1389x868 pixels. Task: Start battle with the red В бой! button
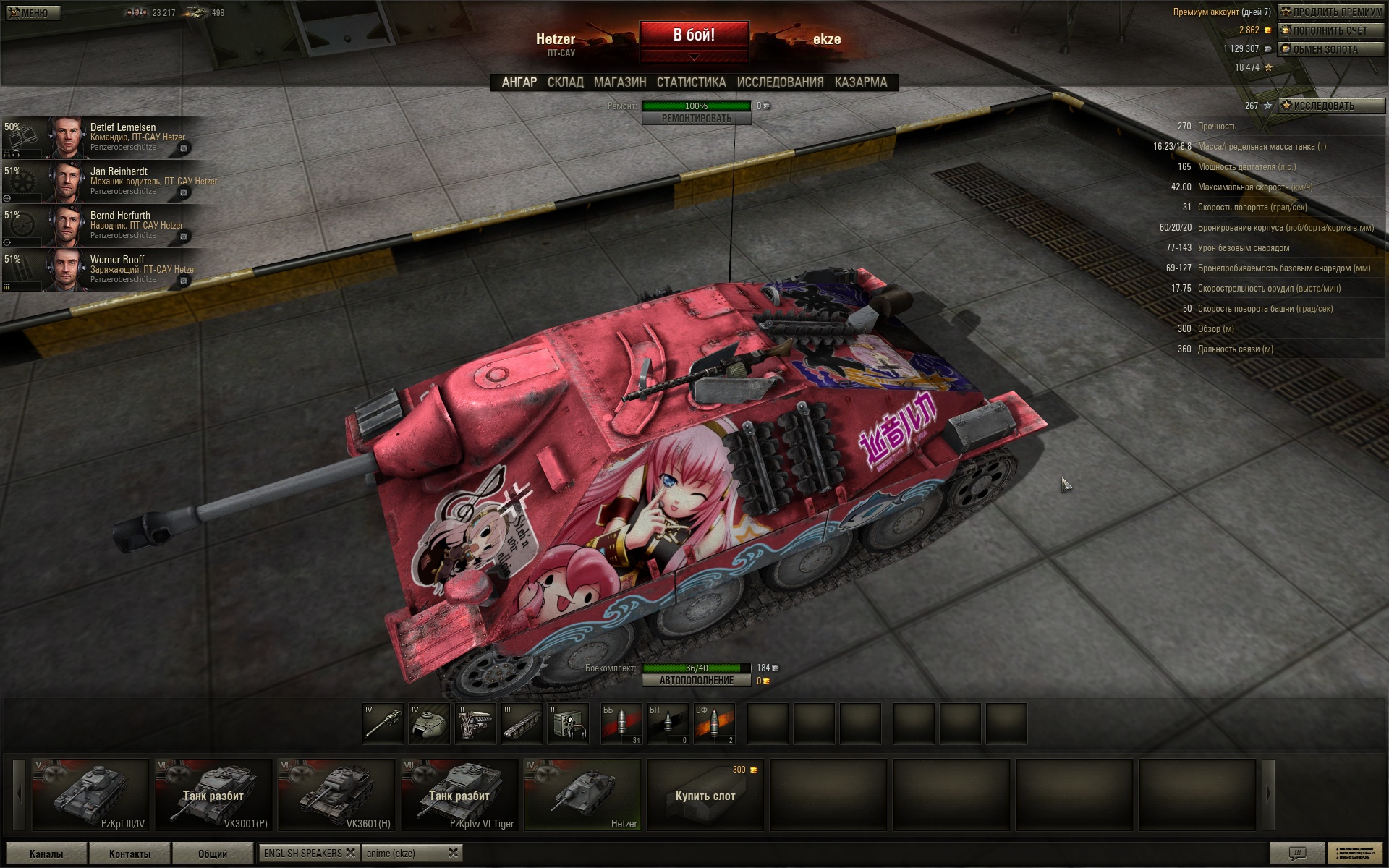click(694, 35)
